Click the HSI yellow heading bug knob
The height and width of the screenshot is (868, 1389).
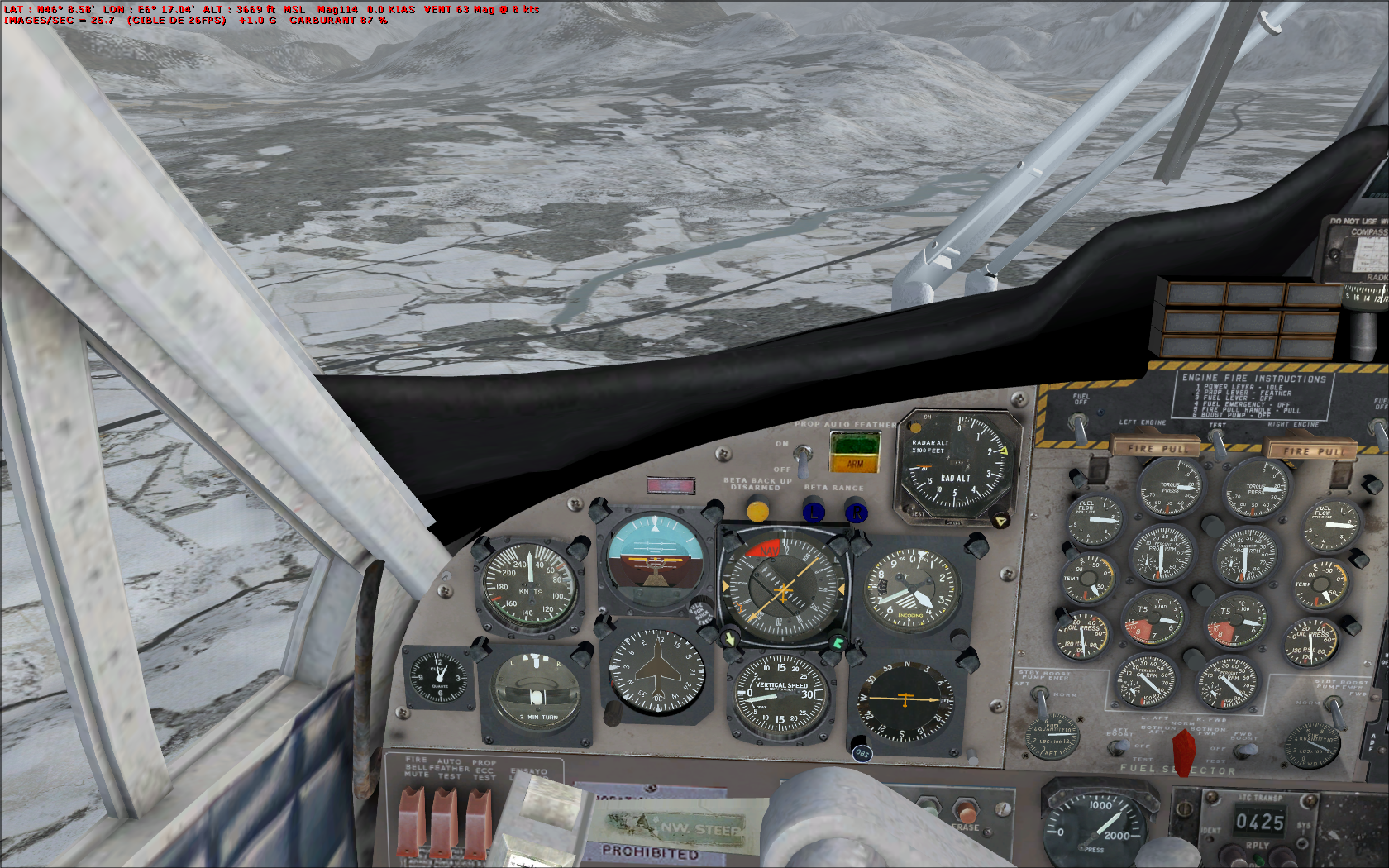(729, 639)
